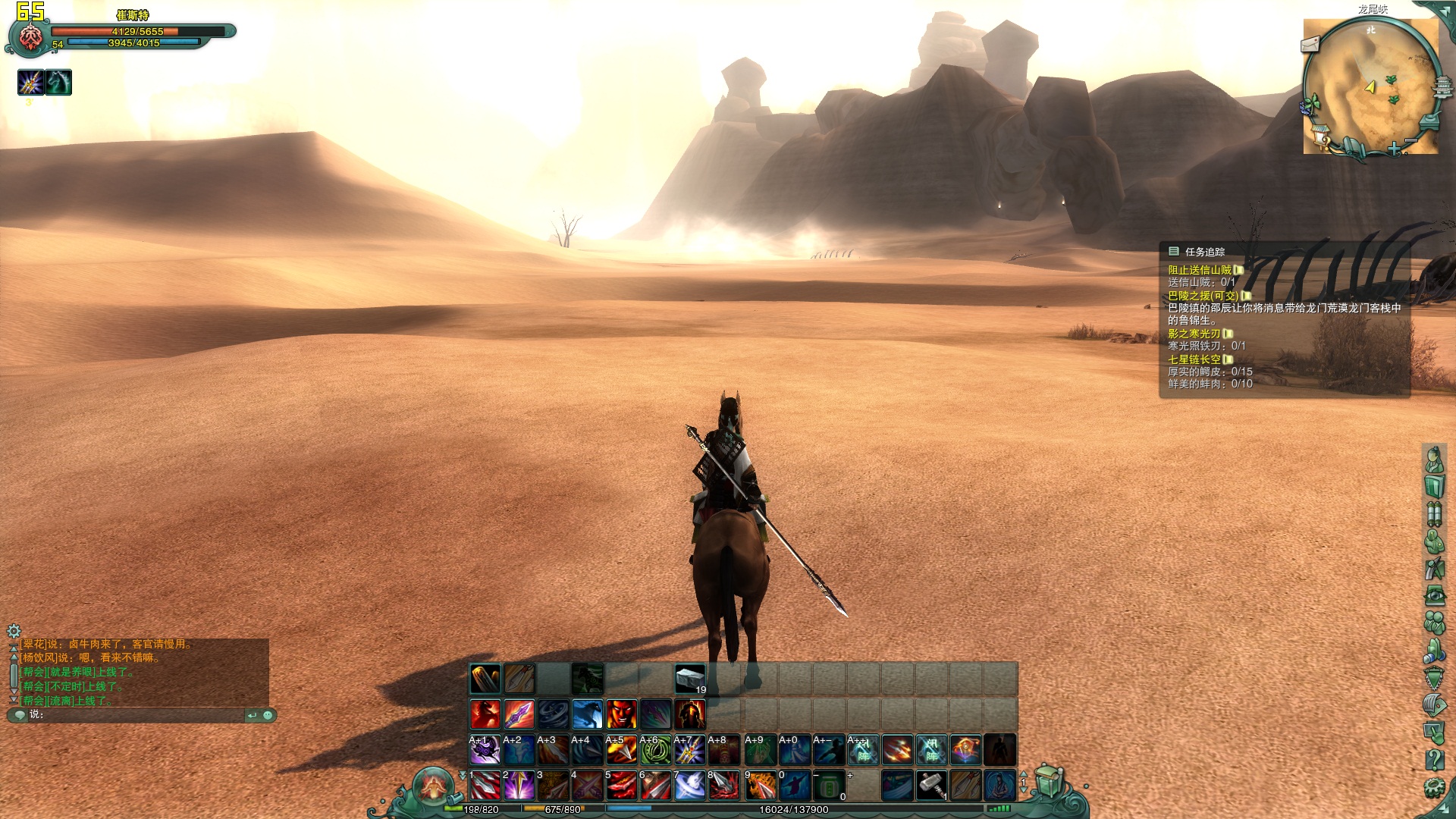Open the chat settings gear above the chat log

(x=14, y=631)
